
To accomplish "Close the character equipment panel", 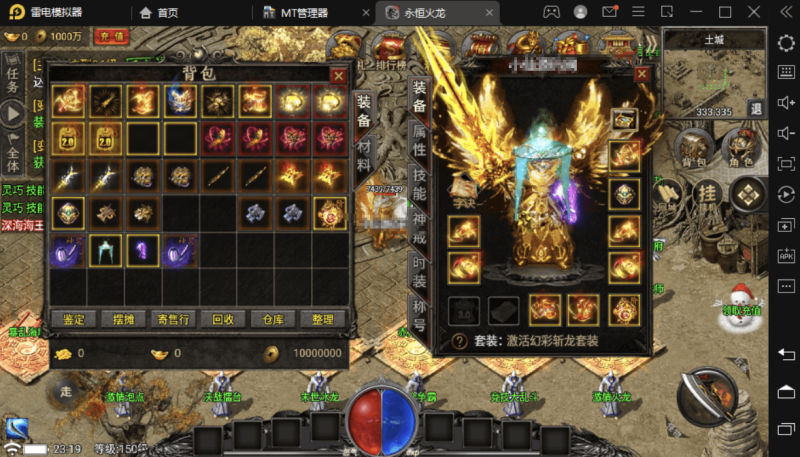I will coord(643,75).
